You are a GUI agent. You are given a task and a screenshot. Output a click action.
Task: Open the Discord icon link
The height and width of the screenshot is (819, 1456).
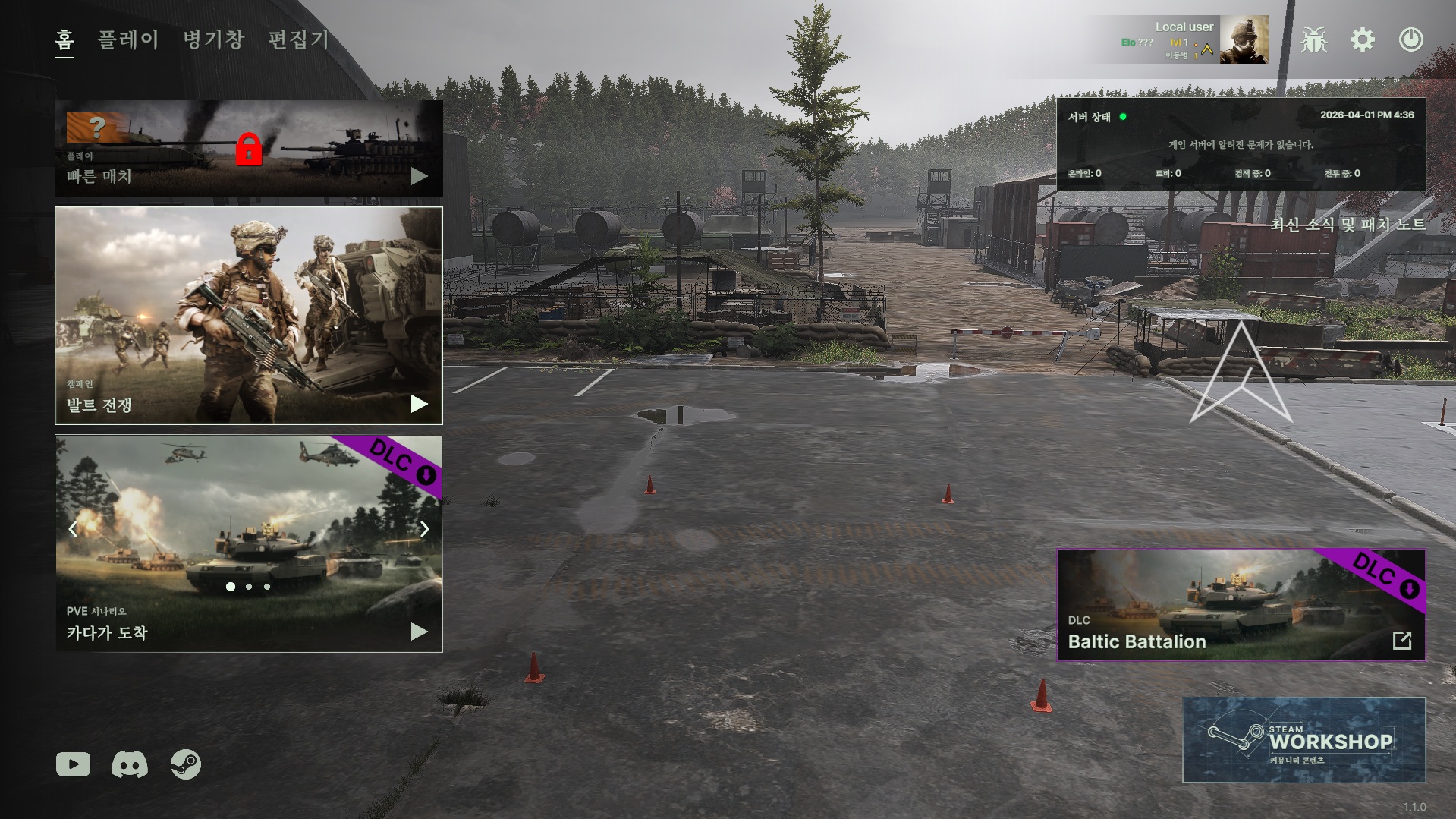click(x=130, y=764)
